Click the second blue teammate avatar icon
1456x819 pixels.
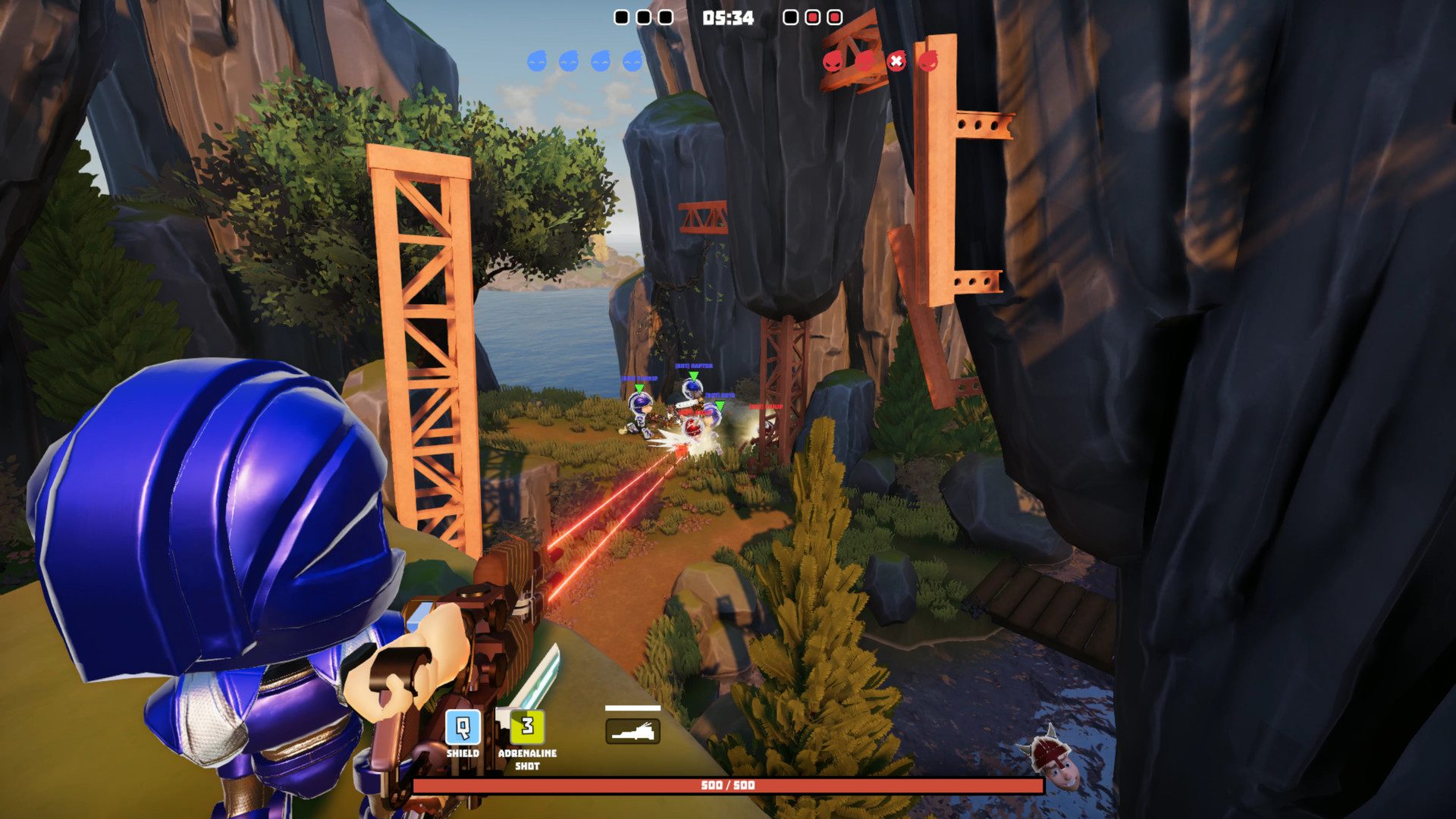[x=570, y=62]
